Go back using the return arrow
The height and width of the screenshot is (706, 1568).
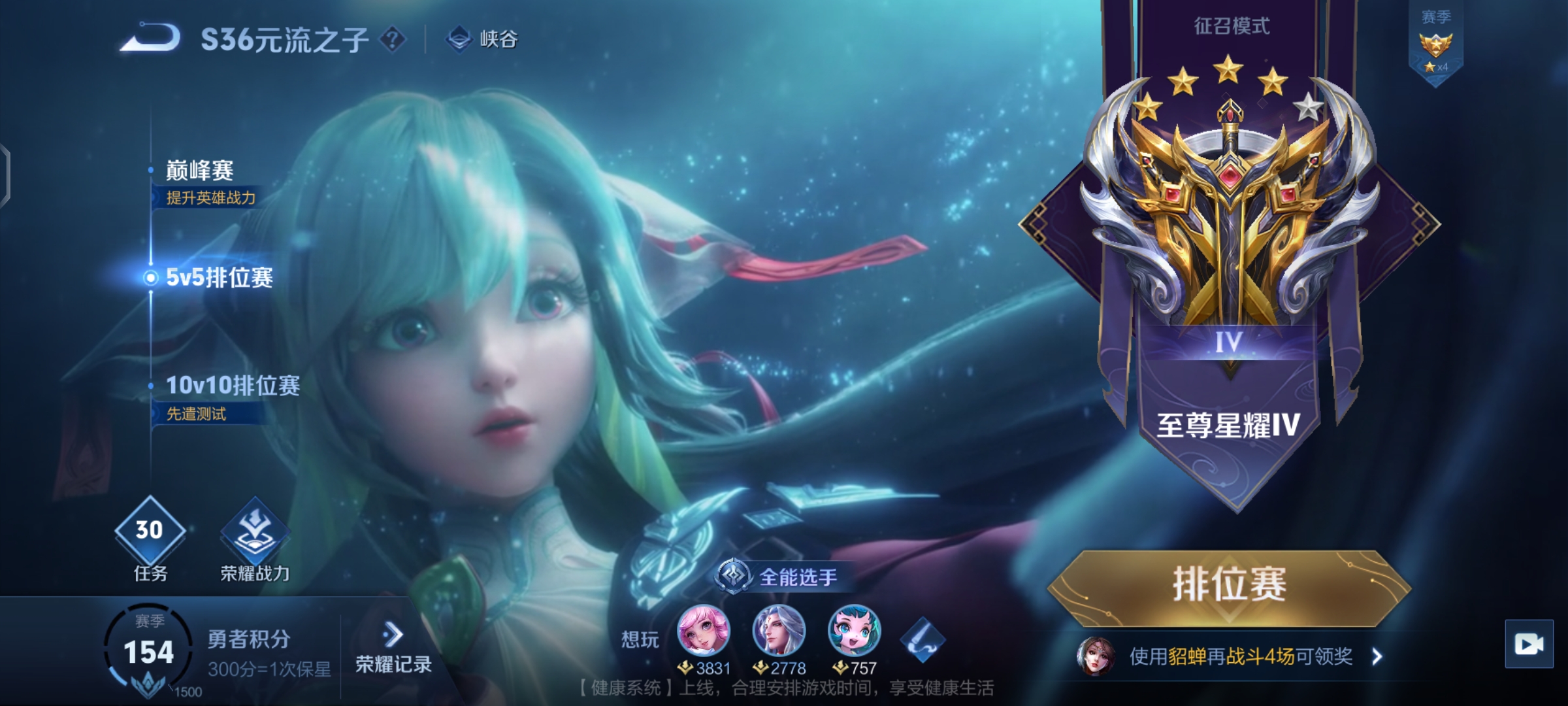(150, 38)
